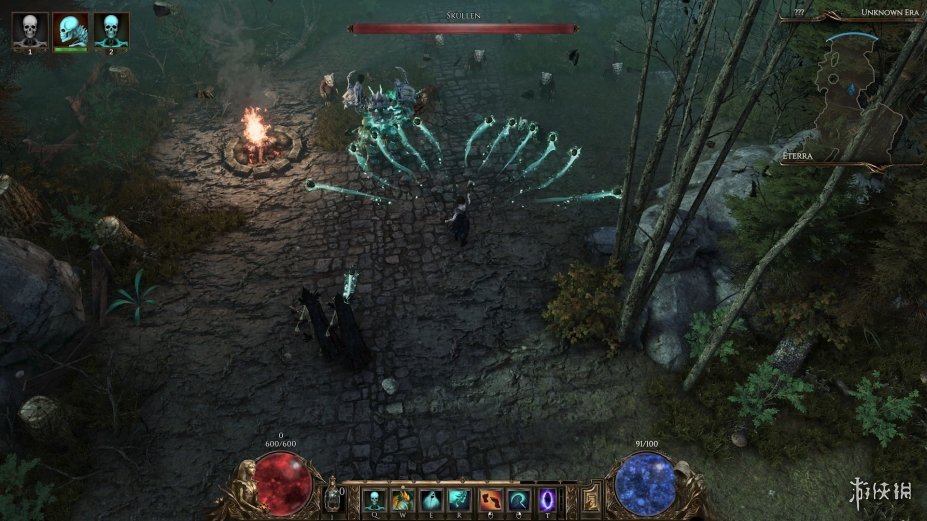The width and height of the screenshot is (927, 521).
Task: Activate the cyan skull summon skill
Action: coord(374,499)
